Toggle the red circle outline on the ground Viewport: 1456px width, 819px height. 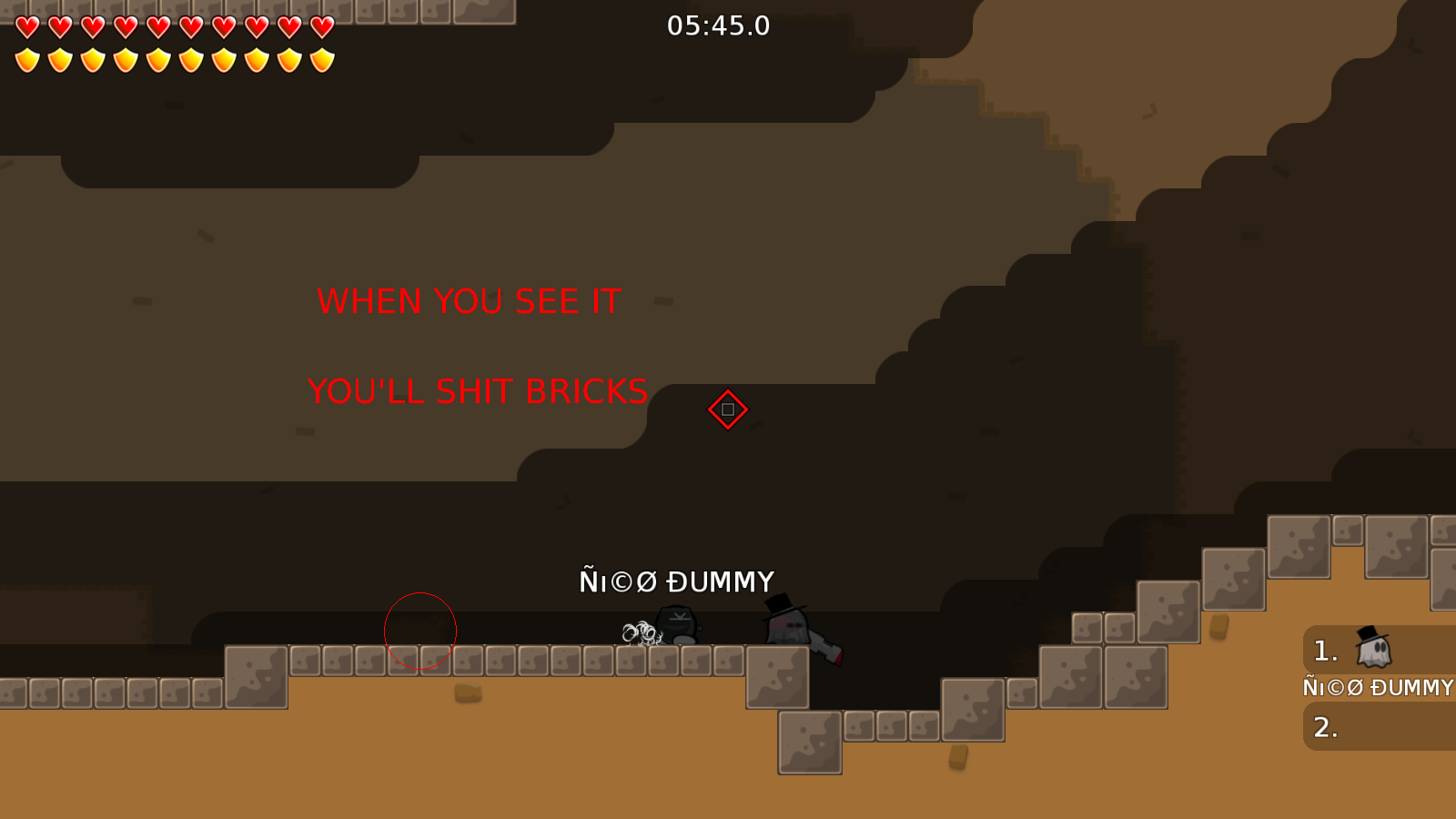pyautogui.click(x=420, y=632)
